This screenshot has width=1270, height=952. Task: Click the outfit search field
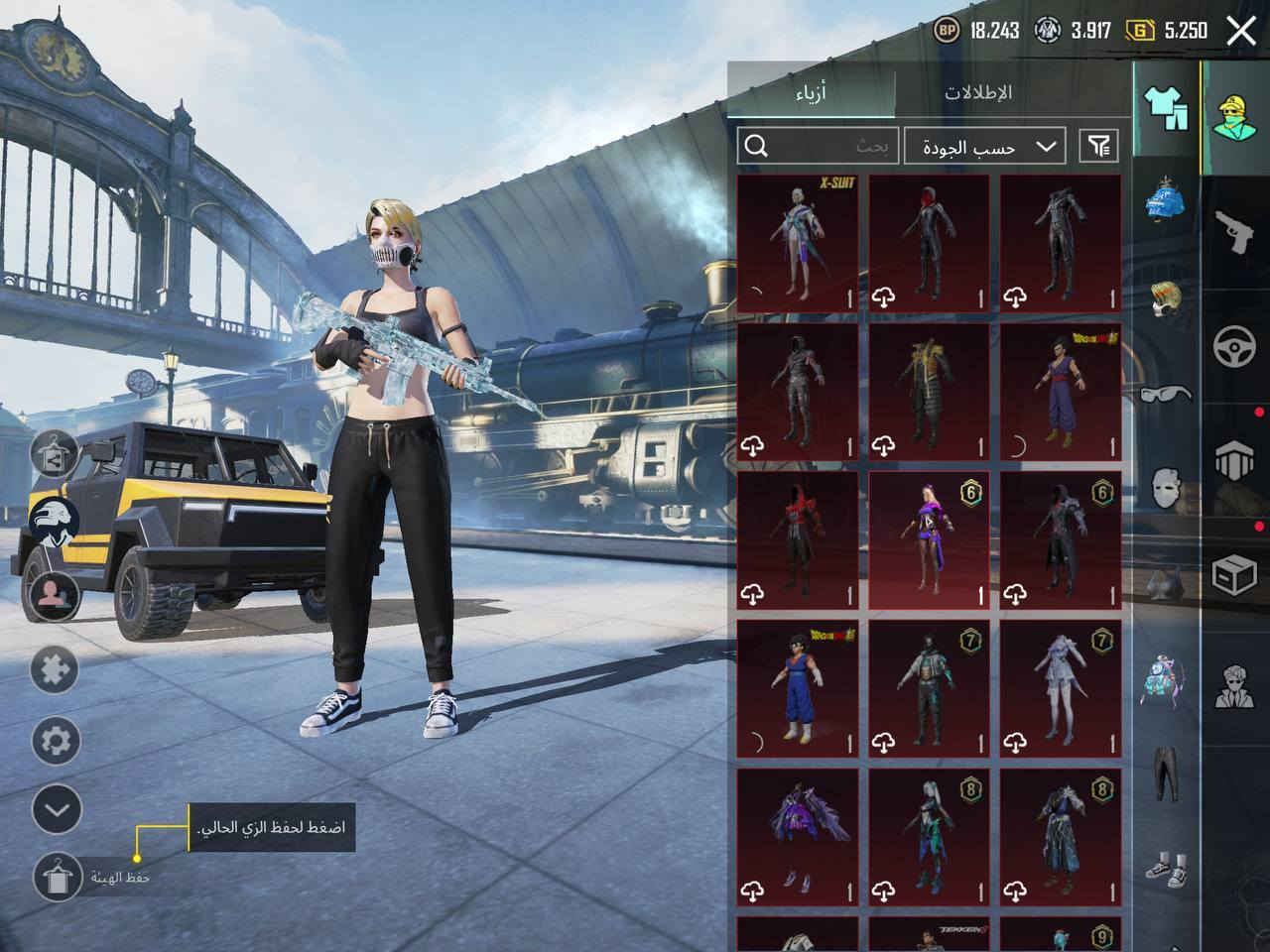point(819,147)
